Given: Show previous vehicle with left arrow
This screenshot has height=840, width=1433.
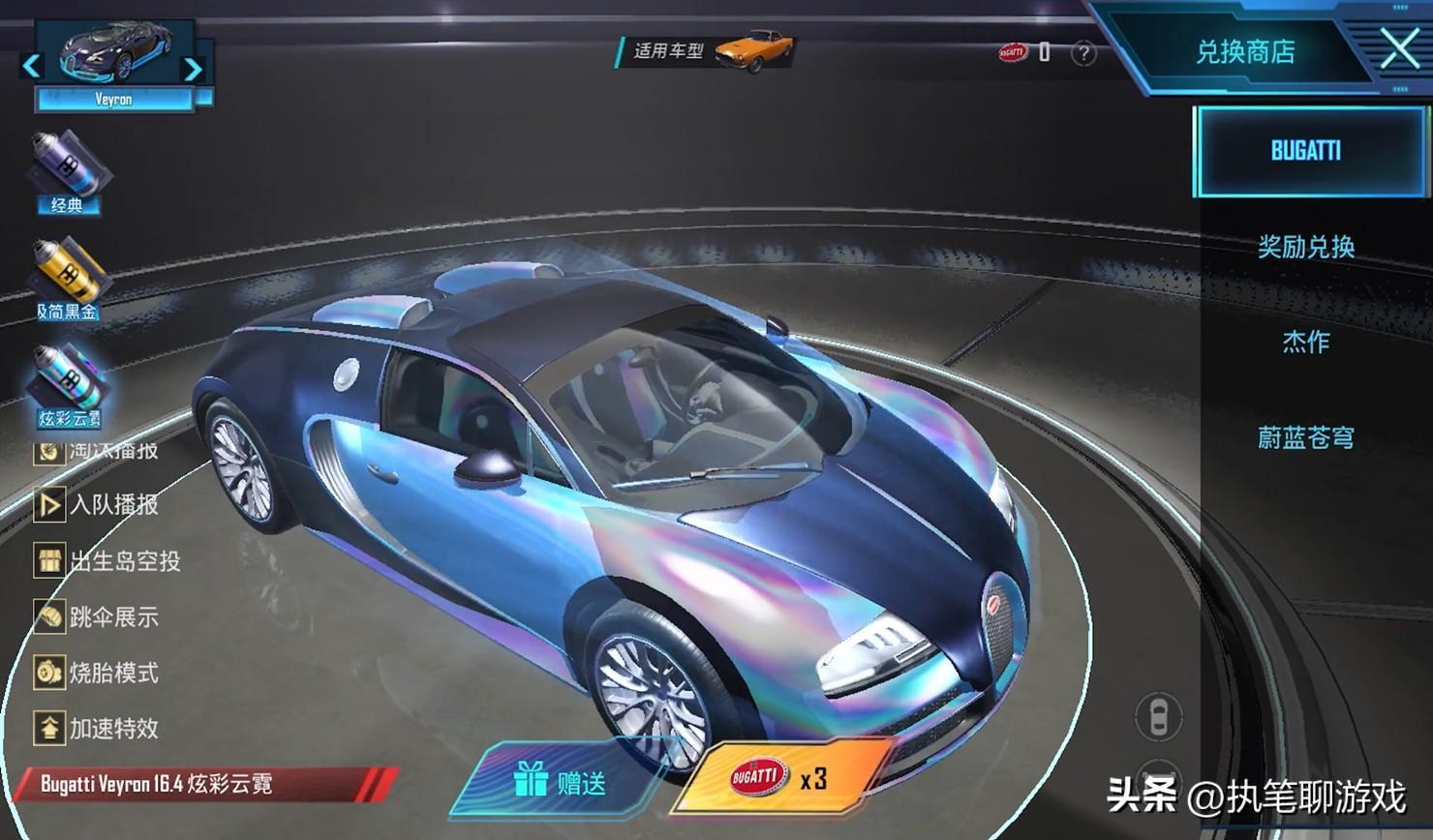Looking at the screenshot, I should (x=31, y=66).
